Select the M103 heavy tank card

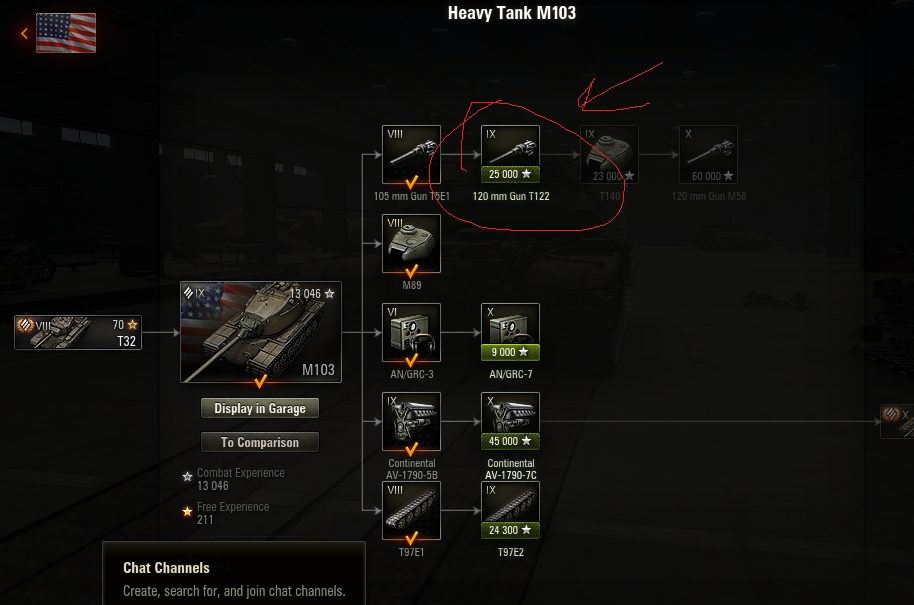coord(261,333)
